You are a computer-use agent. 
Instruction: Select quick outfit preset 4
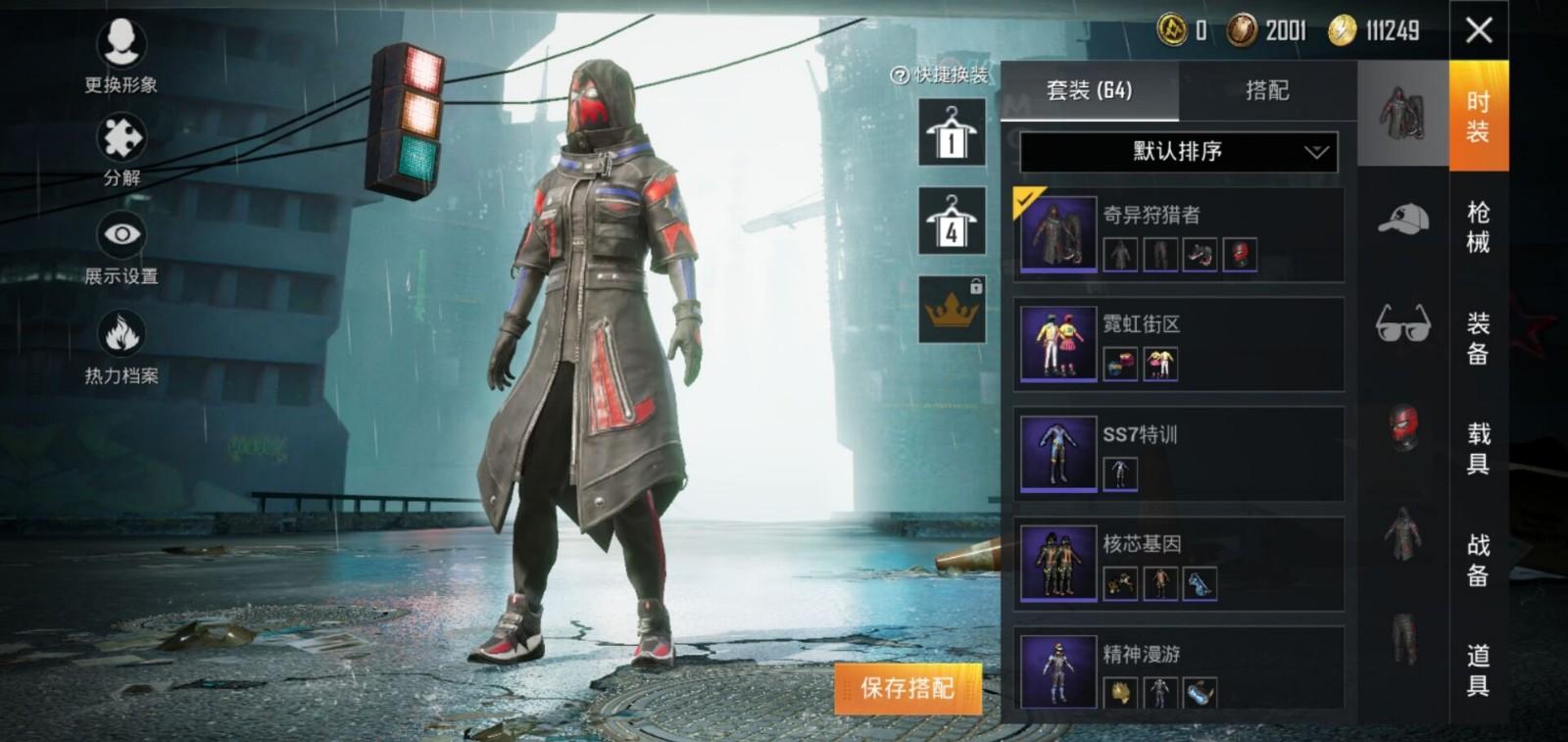(951, 222)
